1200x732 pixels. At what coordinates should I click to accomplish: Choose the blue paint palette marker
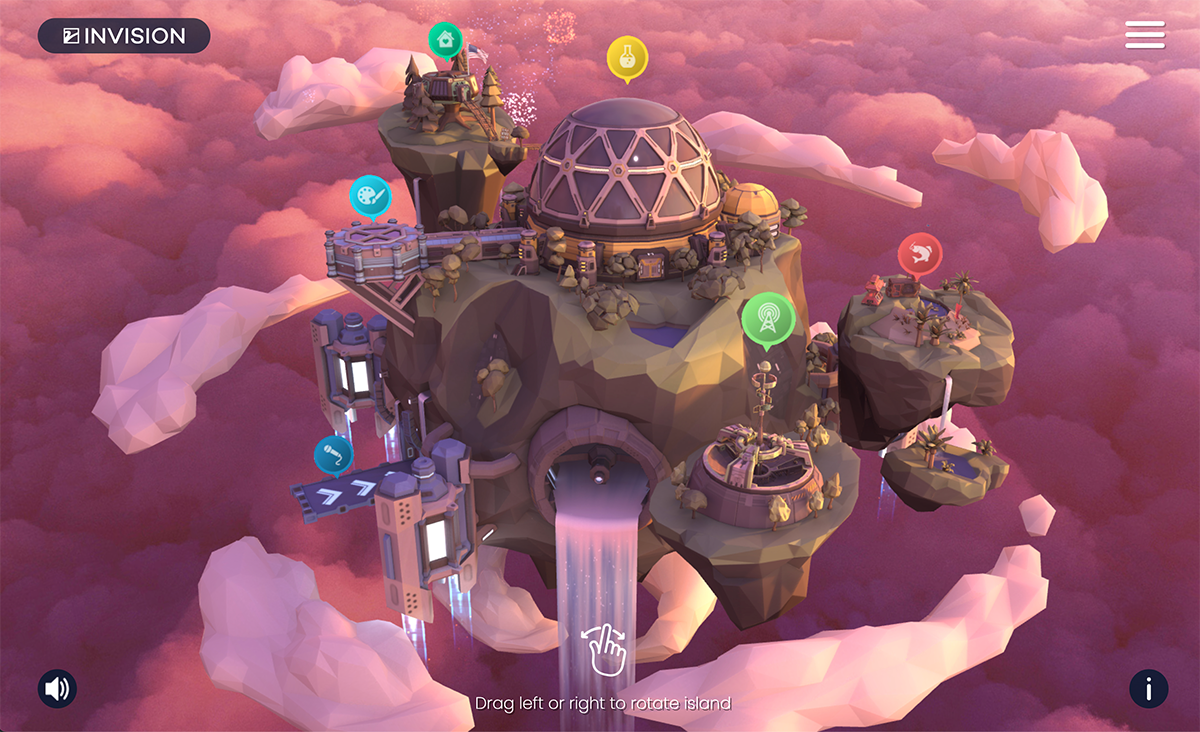369,195
